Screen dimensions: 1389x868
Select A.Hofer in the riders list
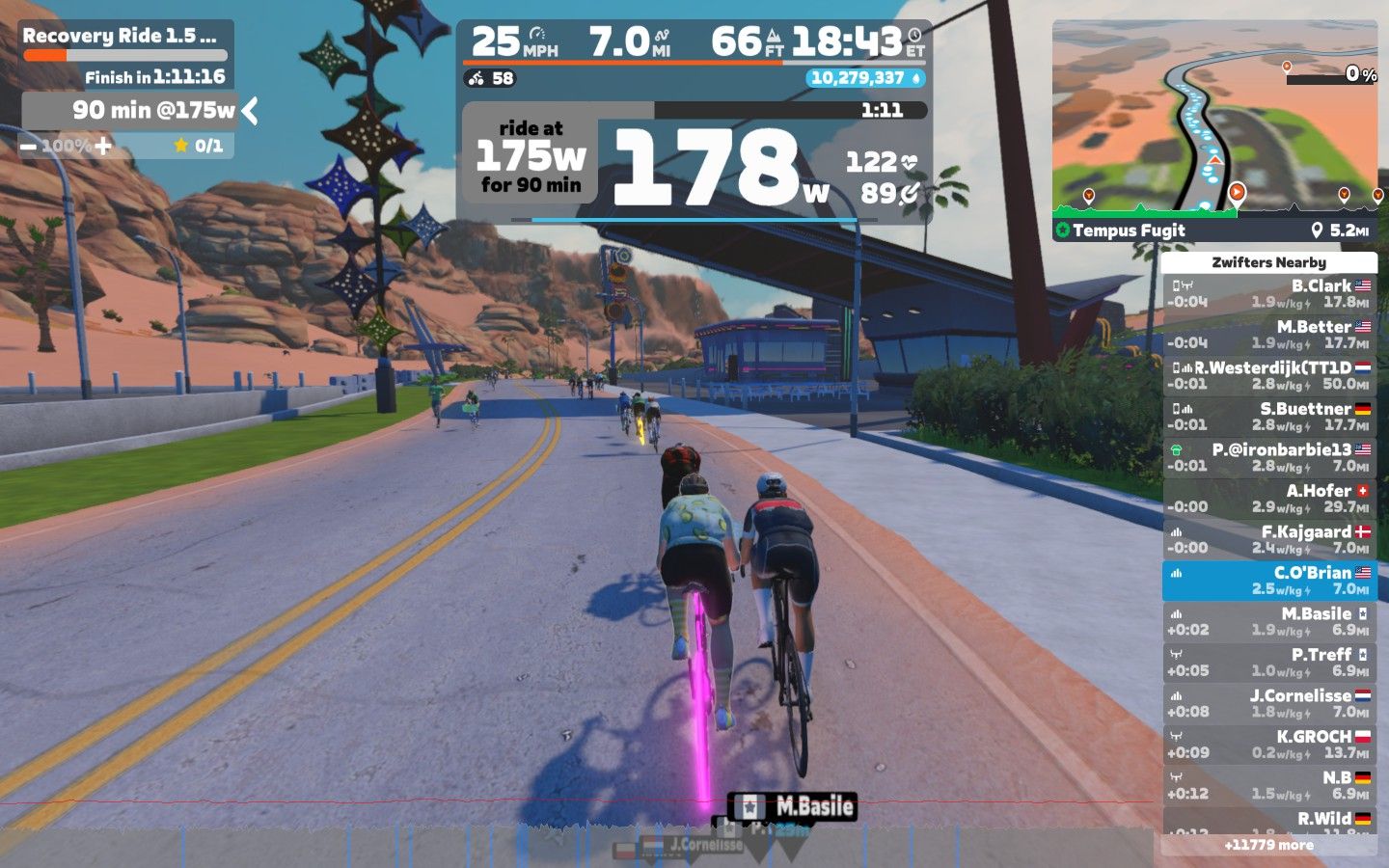(x=1268, y=499)
